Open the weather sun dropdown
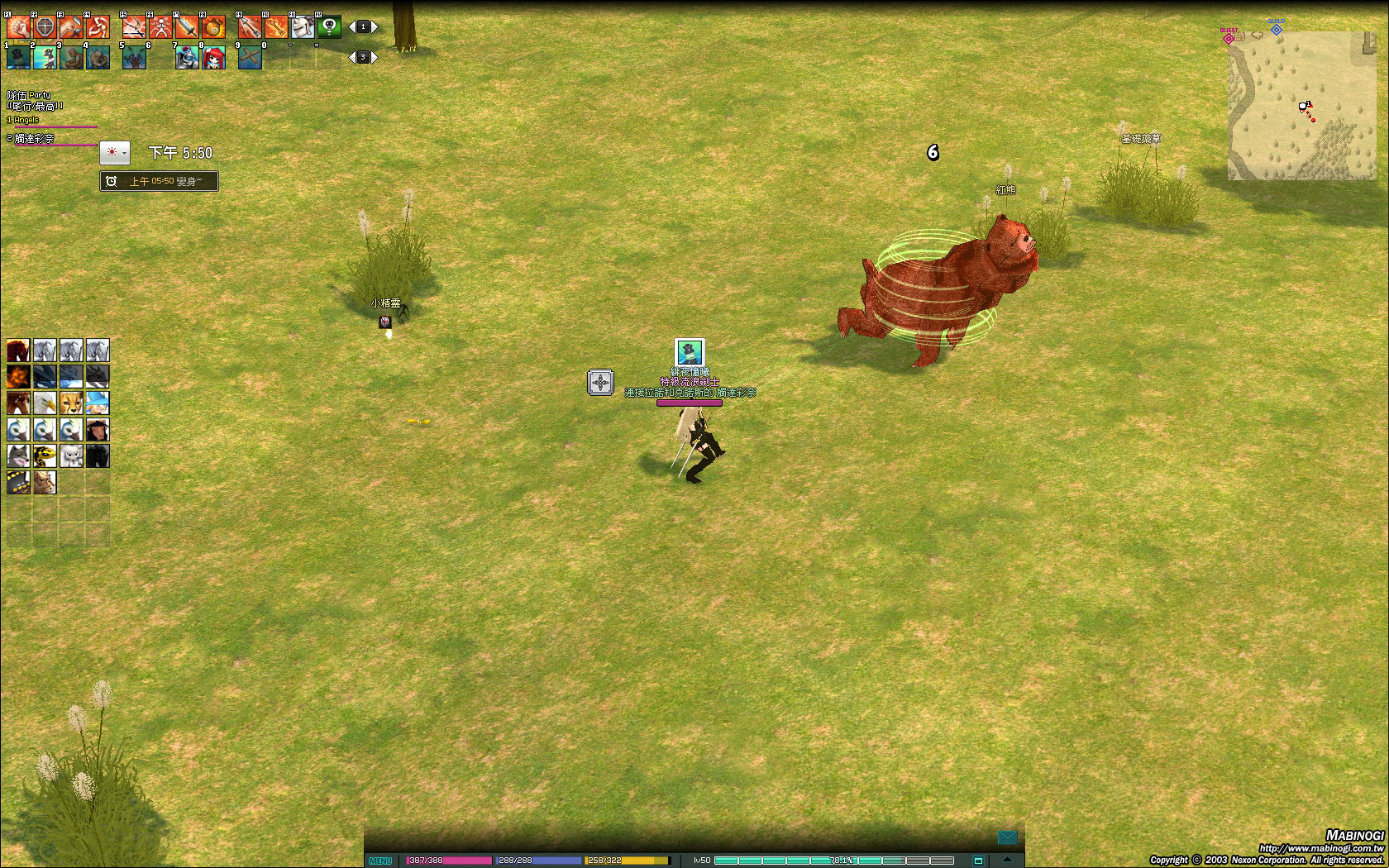Screen dimensions: 1389x868 click(x=114, y=153)
